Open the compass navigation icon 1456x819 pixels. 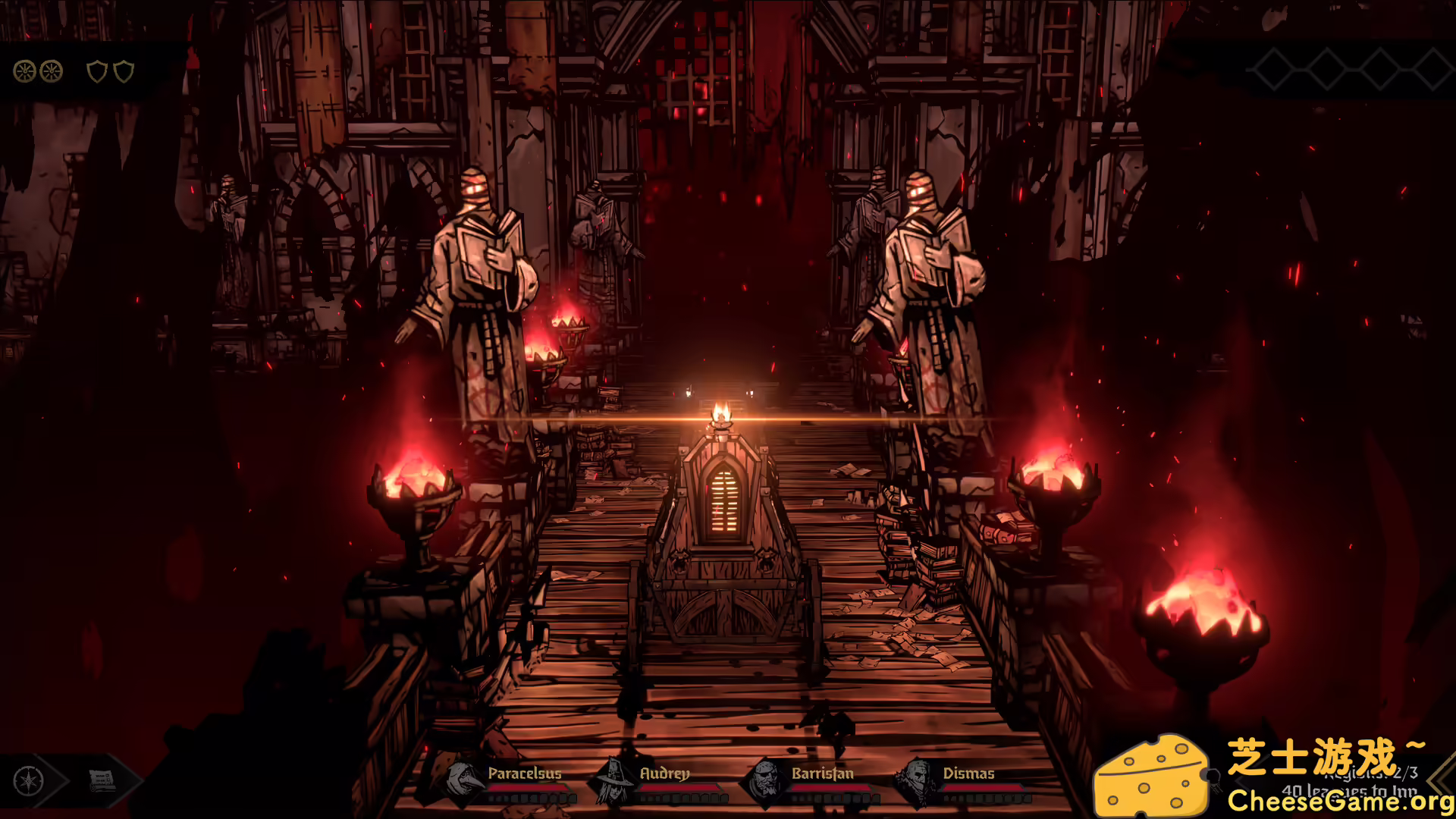coord(28,783)
